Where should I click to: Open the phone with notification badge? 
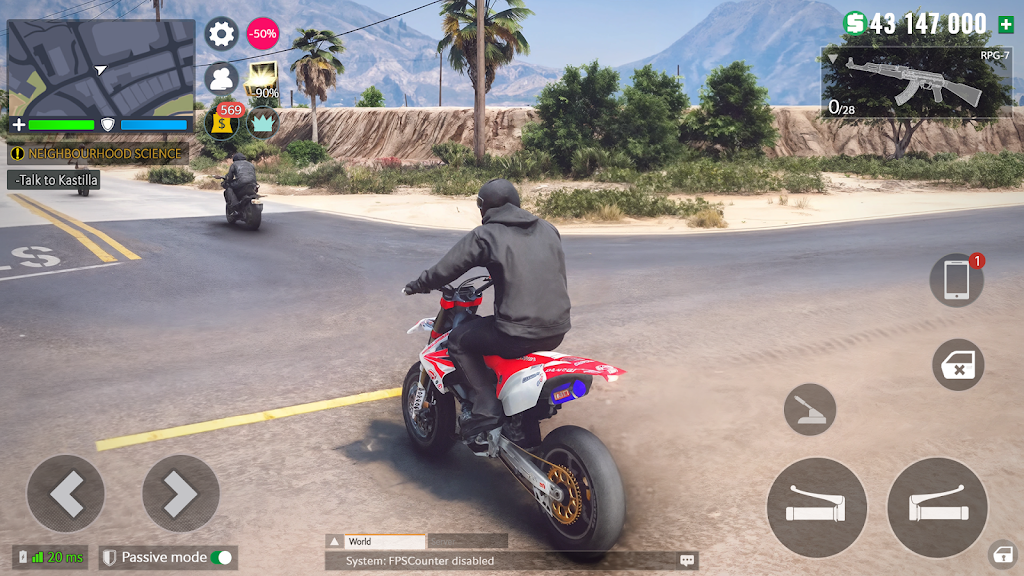click(956, 279)
